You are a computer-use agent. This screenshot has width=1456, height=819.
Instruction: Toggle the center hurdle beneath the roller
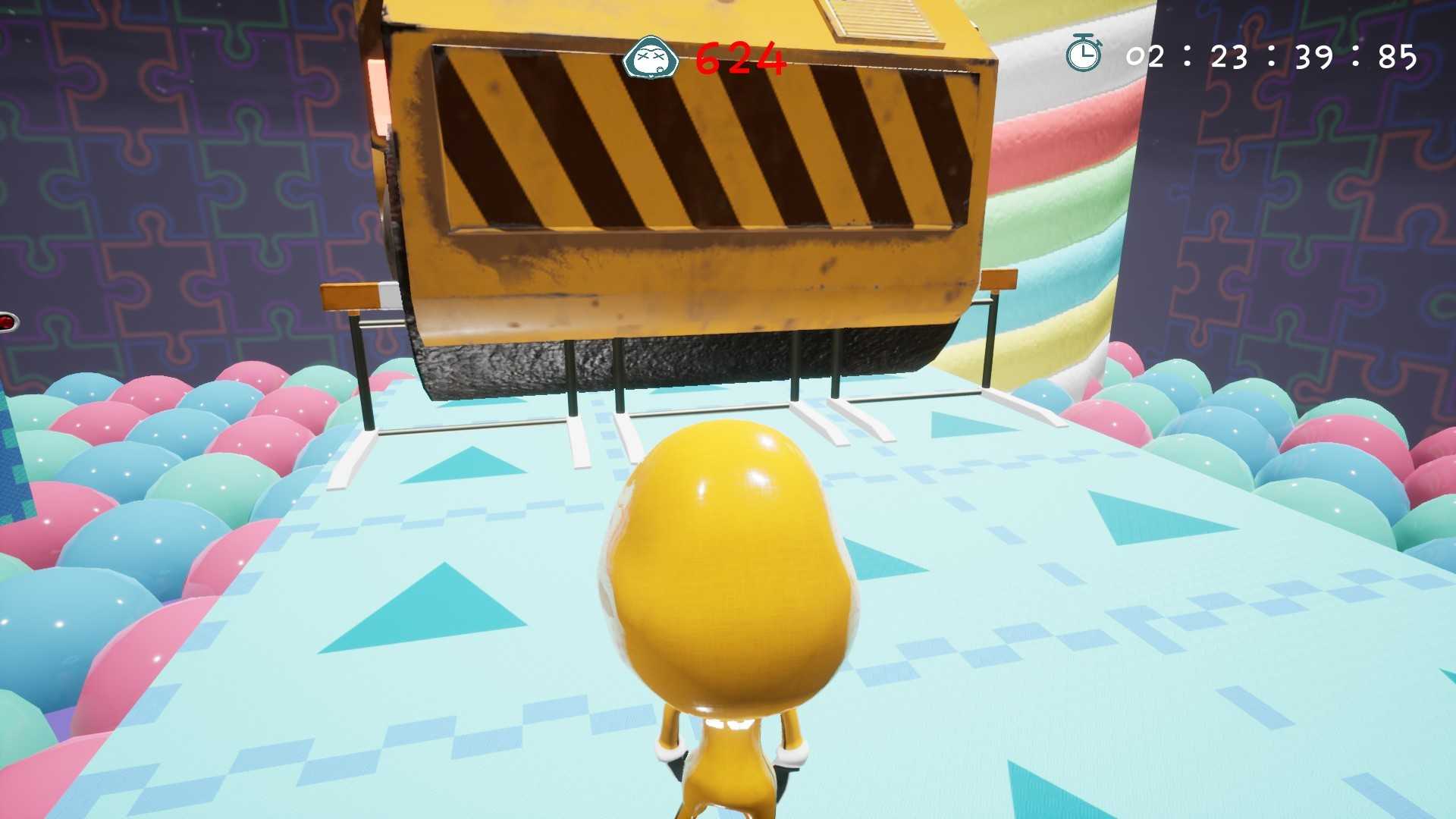[x=705, y=409]
